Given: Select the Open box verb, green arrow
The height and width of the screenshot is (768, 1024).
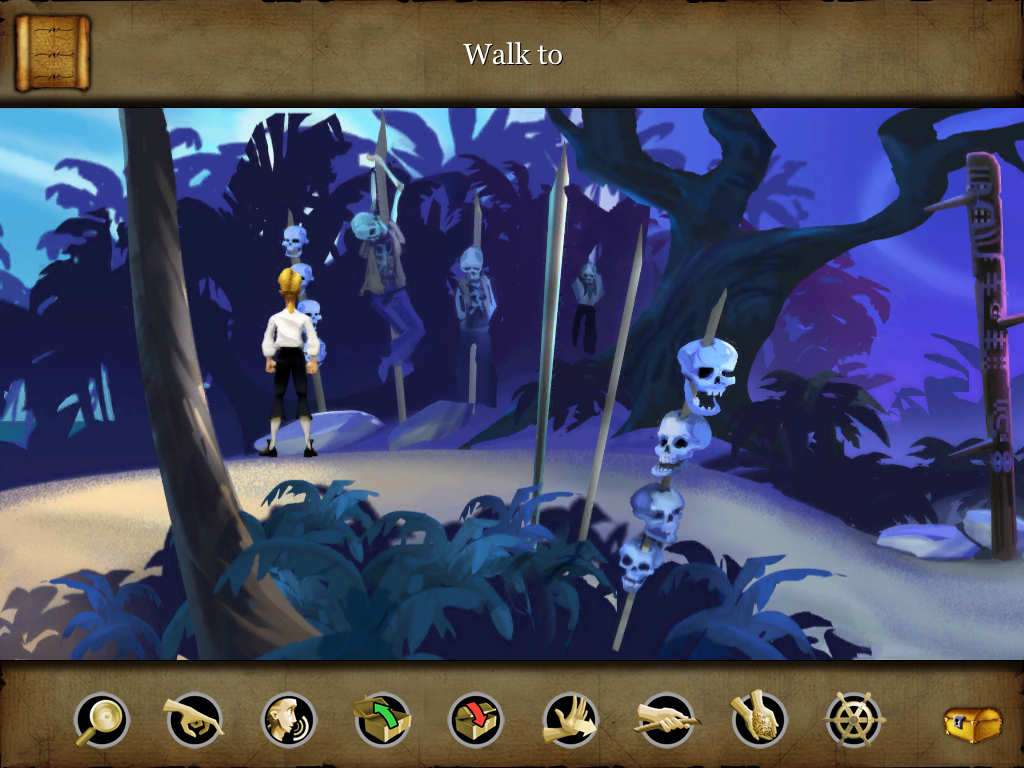Looking at the screenshot, I should 382,720.
